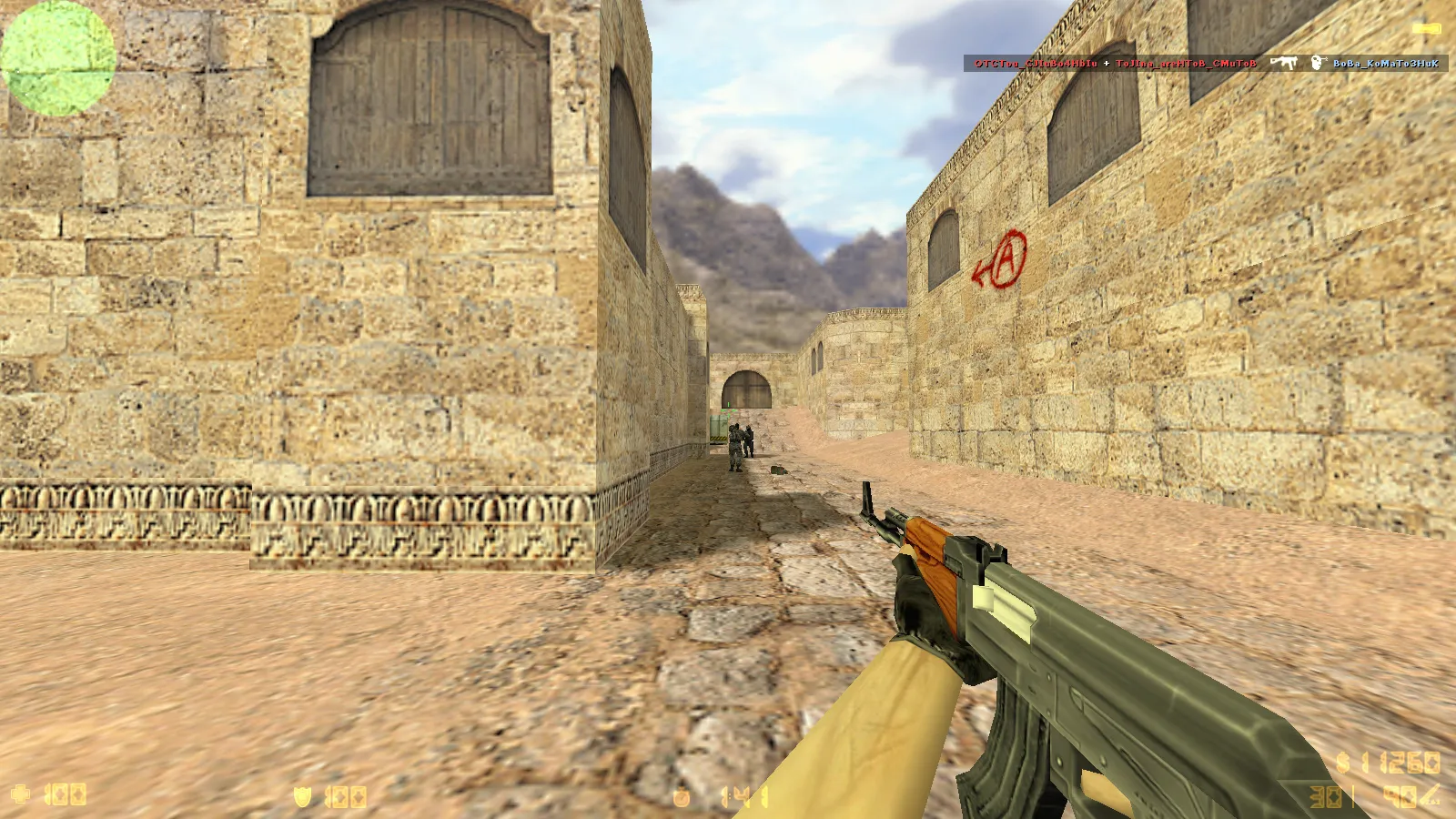Select the kill feed entry for BoBa_KoMaTo3HuK
The height and width of the screenshot is (819, 1456).
click(x=1385, y=64)
